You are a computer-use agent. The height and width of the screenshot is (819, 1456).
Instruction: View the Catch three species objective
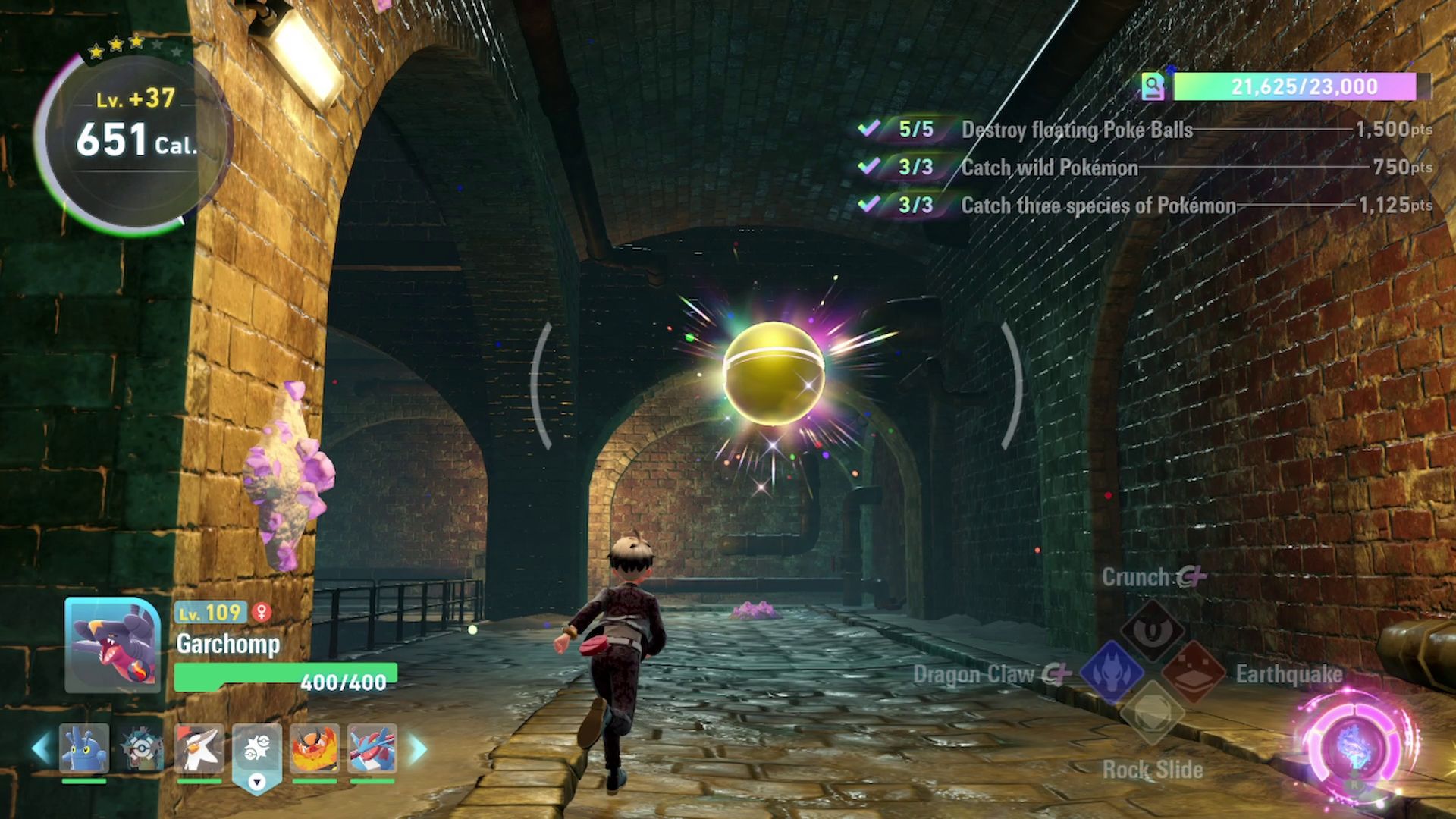tap(1098, 206)
